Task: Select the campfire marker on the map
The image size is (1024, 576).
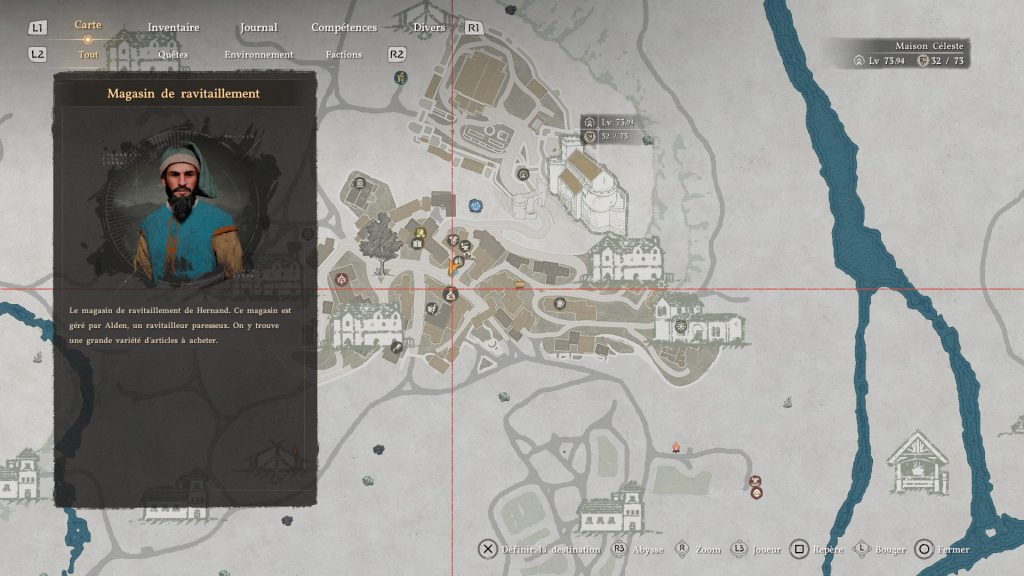Action: point(676,446)
